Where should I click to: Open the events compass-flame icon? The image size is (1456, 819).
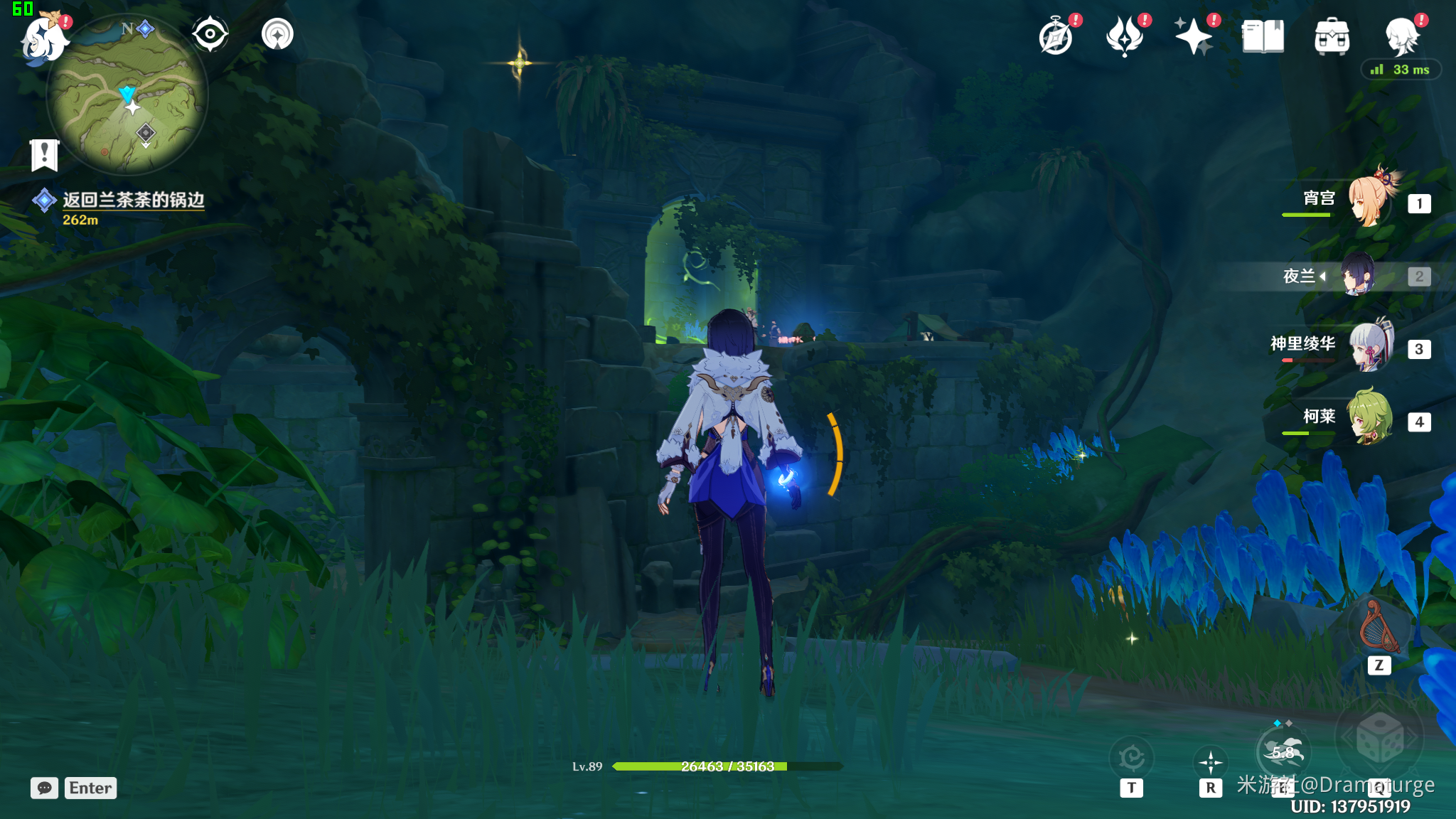[1125, 36]
